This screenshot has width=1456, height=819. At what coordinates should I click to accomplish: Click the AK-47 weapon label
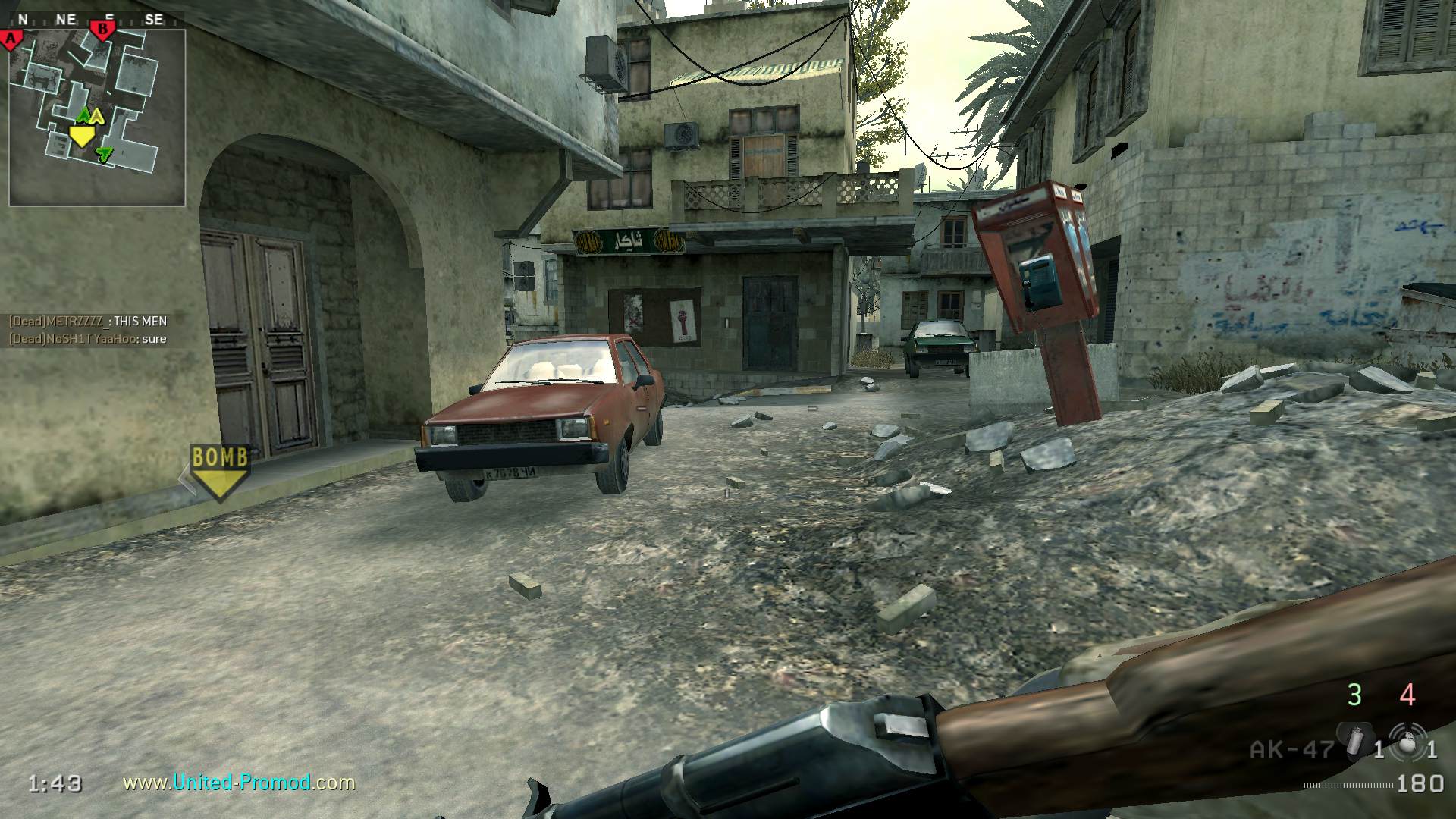click(x=1291, y=750)
